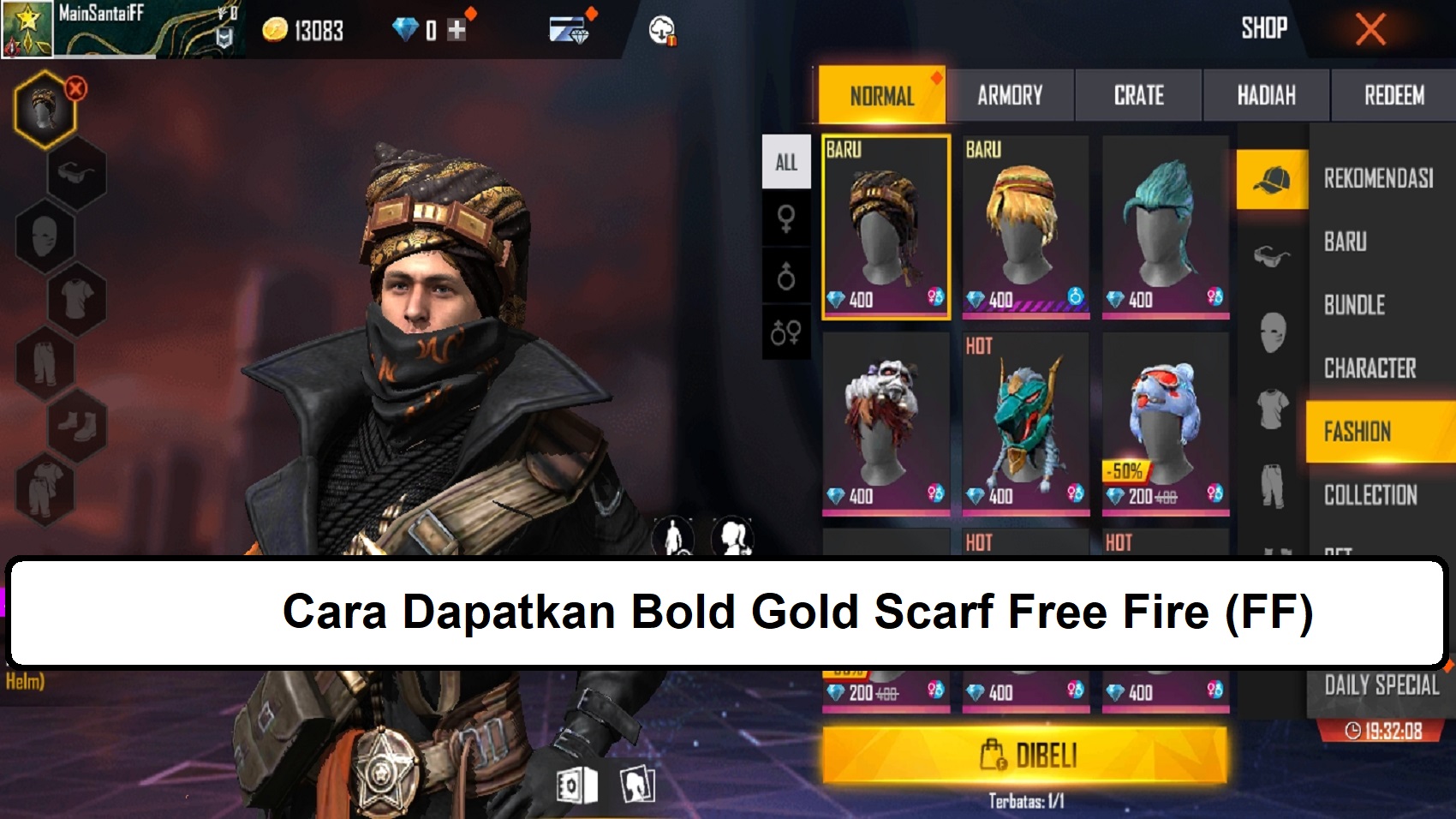Select the female gender filter
The image size is (1456, 819).
coord(786,218)
